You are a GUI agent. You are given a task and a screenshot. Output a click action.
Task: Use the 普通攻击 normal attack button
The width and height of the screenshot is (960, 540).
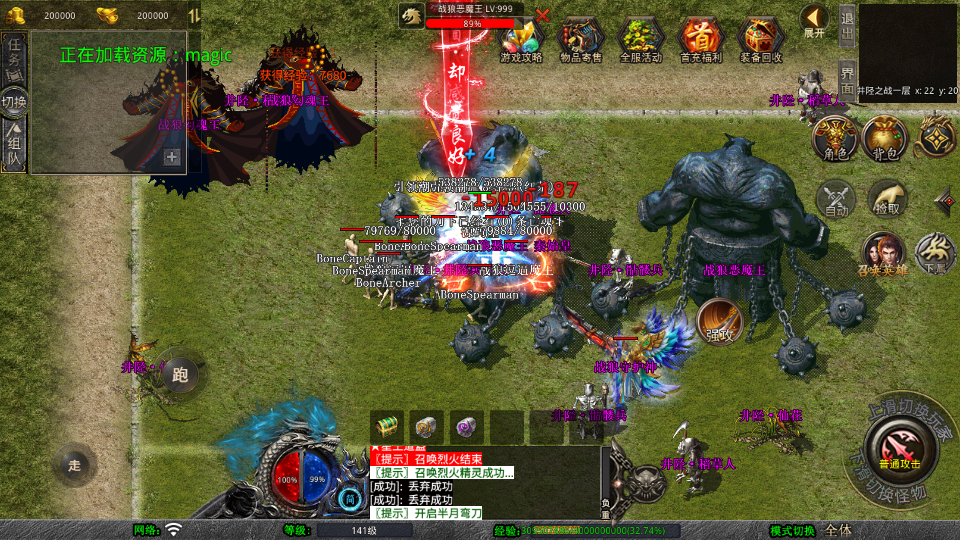pyautogui.click(x=900, y=445)
